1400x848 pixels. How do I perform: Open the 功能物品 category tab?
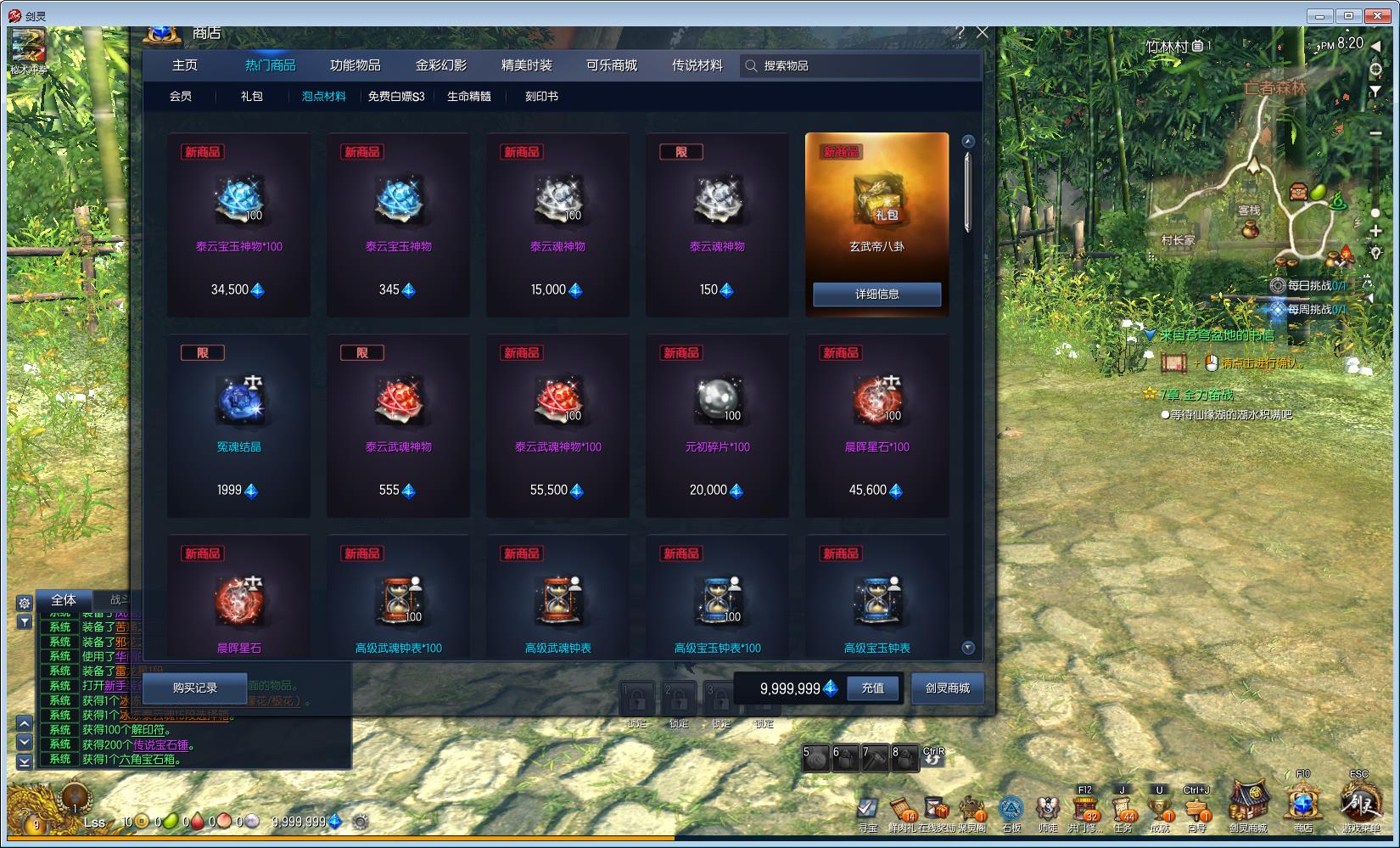[x=355, y=65]
